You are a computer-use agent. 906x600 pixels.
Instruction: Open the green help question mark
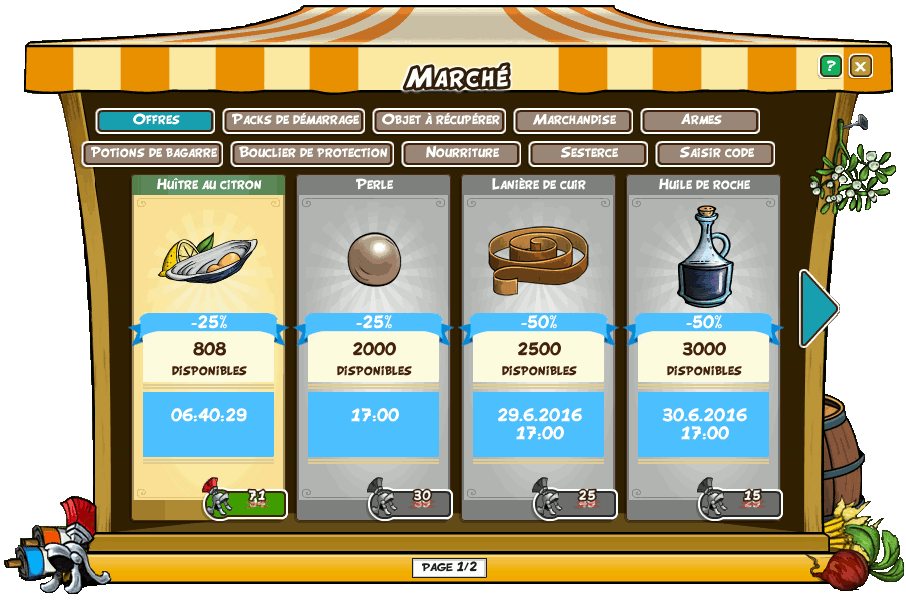tap(830, 66)
